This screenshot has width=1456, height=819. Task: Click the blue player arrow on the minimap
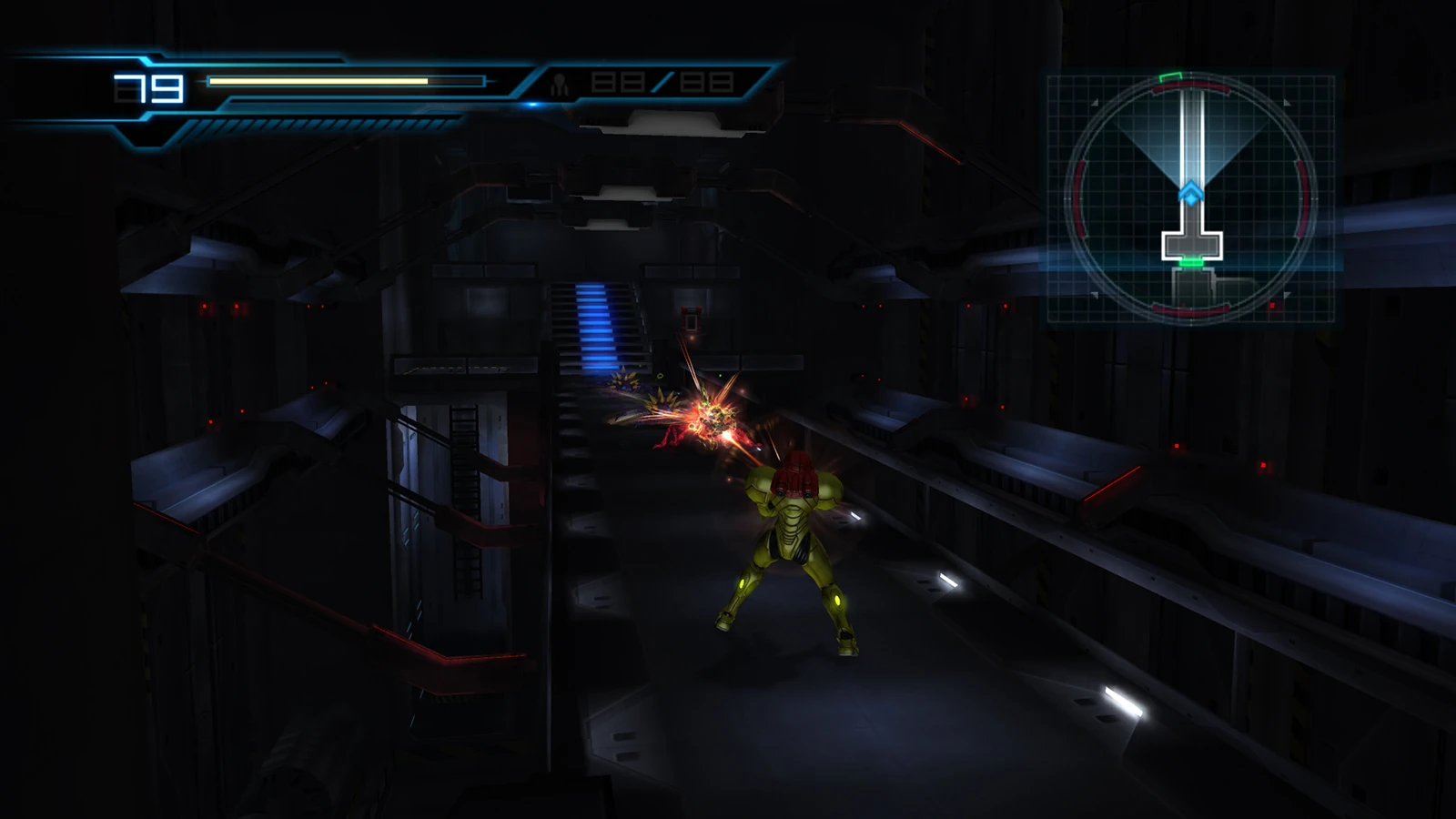(1190, 191)
